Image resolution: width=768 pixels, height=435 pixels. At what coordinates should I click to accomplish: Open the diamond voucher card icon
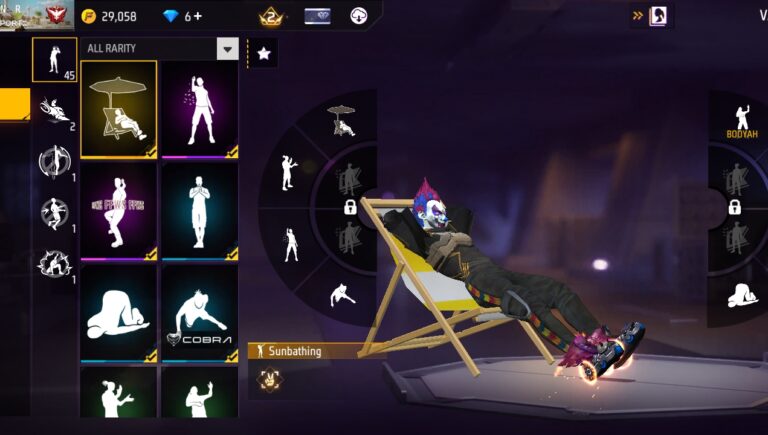pos(317,16)
